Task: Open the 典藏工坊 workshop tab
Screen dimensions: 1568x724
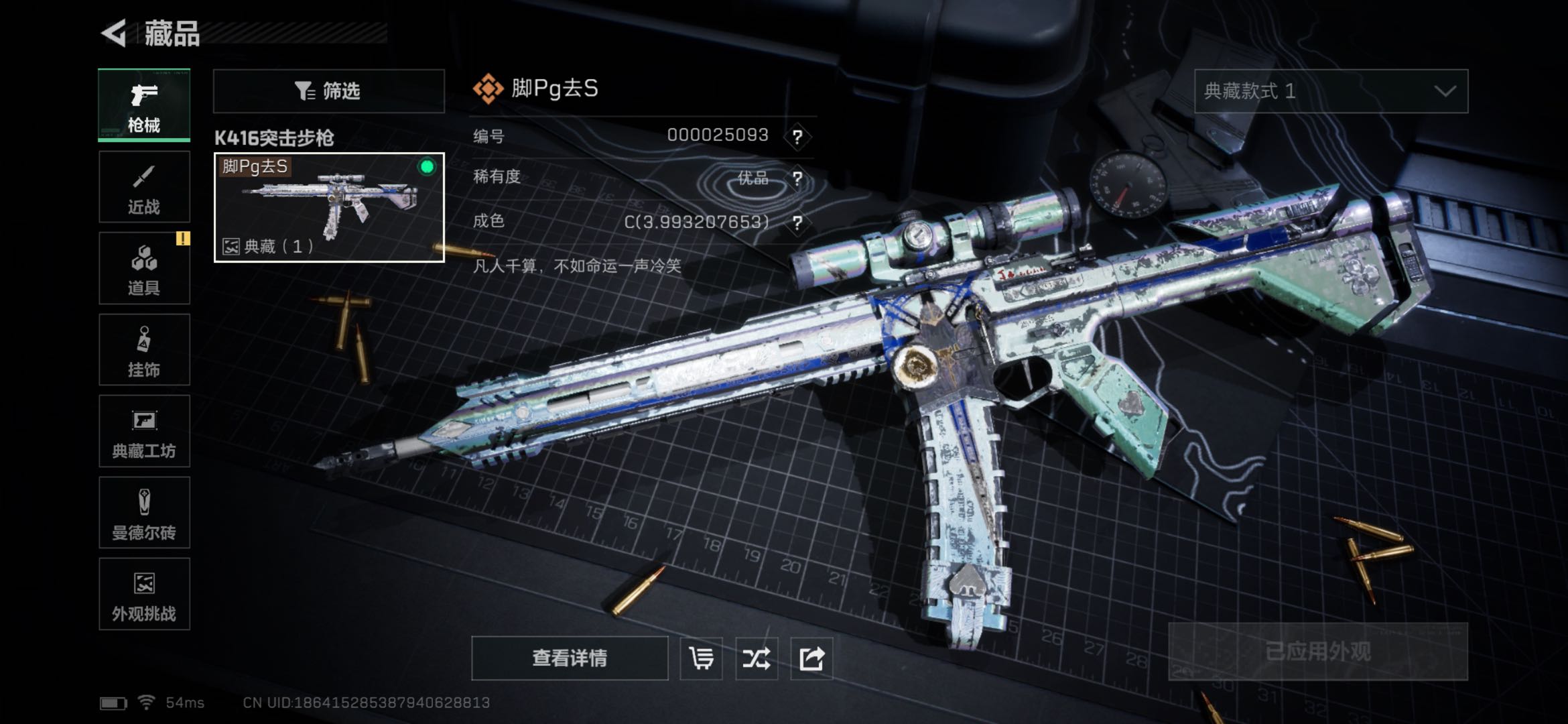Action: pos(144,431)
